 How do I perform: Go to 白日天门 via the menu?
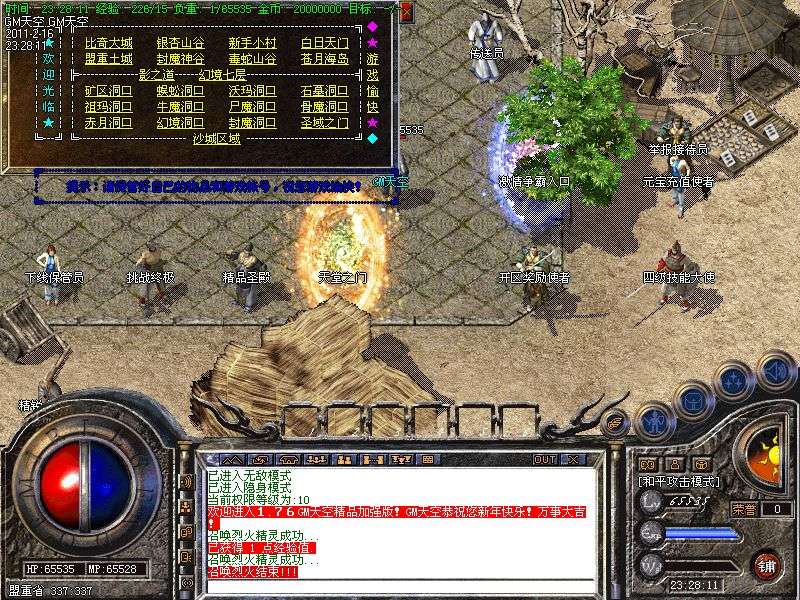[x=324, y=43]
